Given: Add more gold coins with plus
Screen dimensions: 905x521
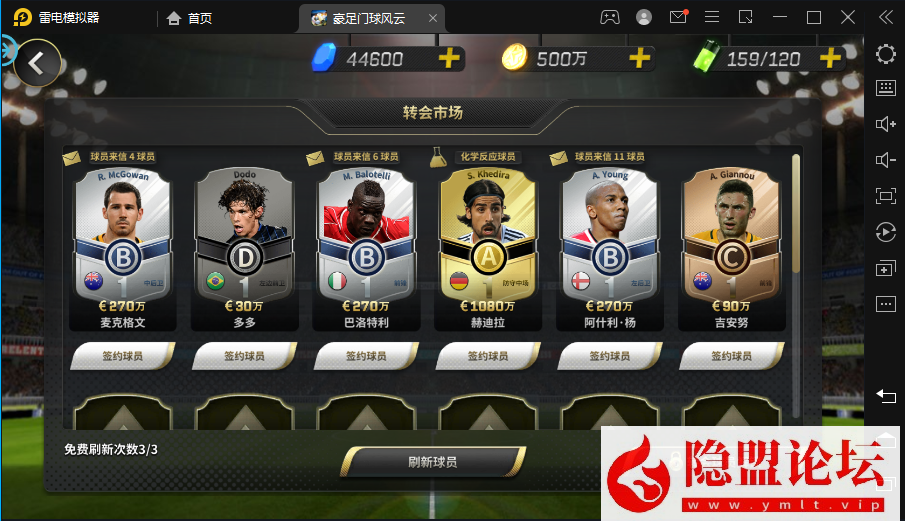Looking at the screenshot, I should tap(640, 58).
